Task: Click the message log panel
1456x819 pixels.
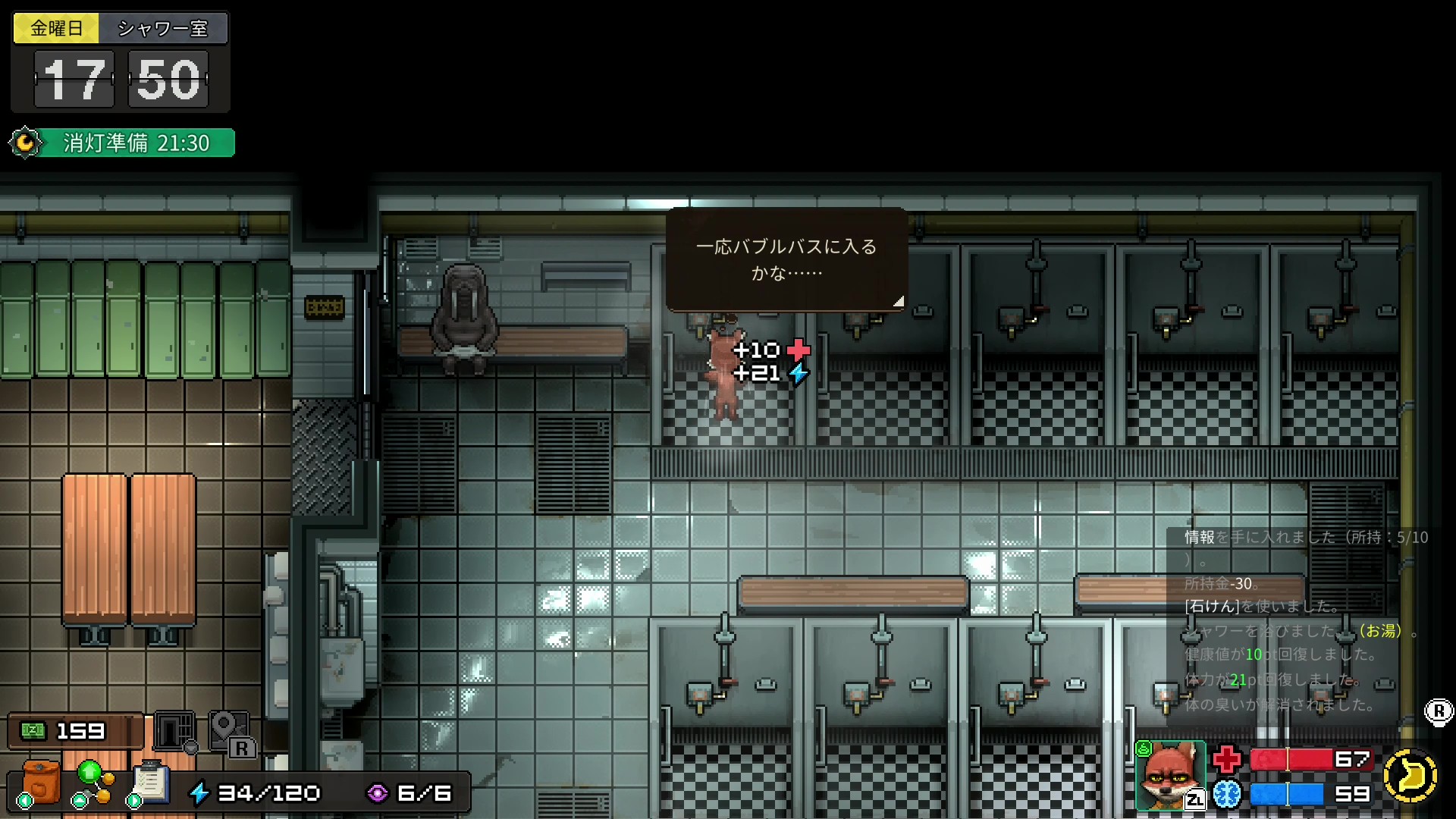Action: coord(1298,620)
